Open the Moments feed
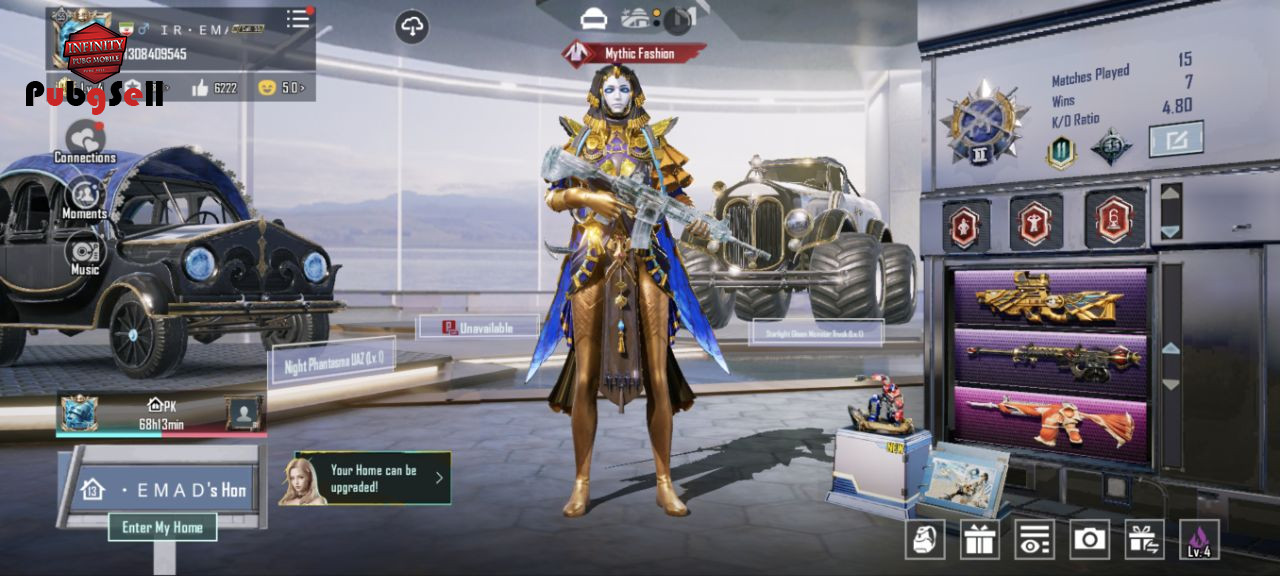The width and height of the screenshot is (1280, 576). (x=85, y=196)
